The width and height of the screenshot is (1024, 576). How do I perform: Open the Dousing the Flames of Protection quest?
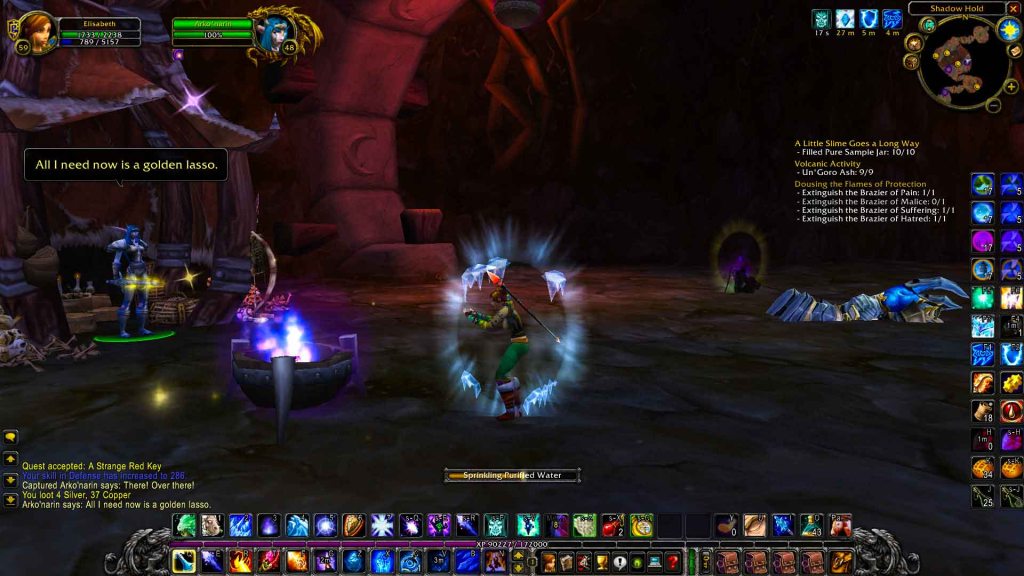pos(860,184)
